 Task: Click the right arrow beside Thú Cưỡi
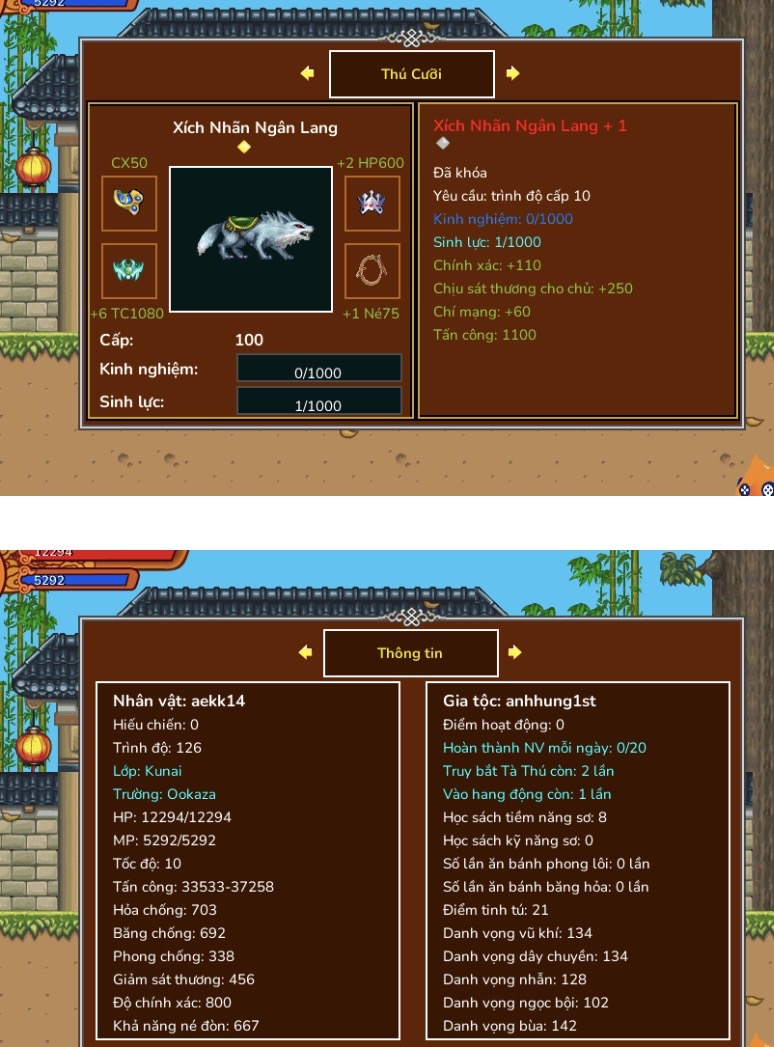coord(513,73)
